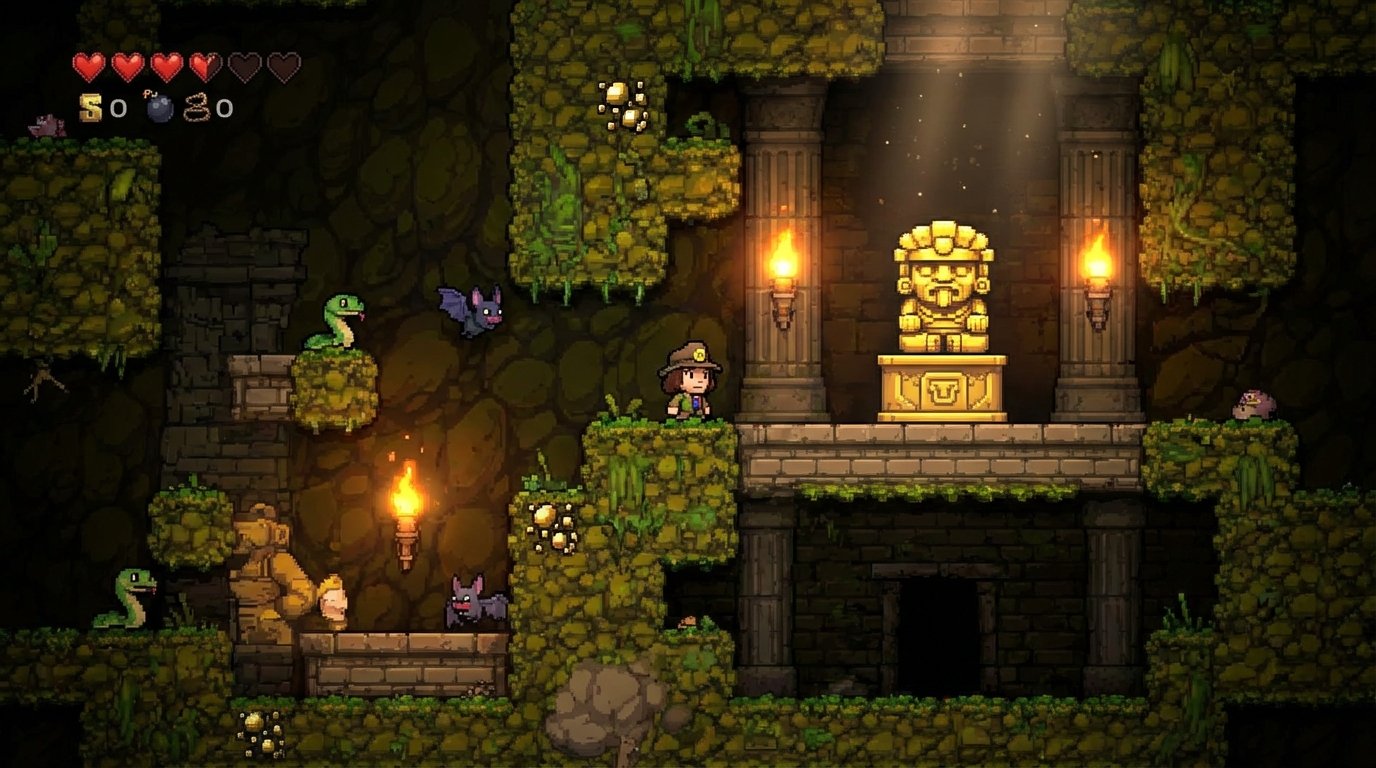Click the last empty heart slot

coord(285,66)
